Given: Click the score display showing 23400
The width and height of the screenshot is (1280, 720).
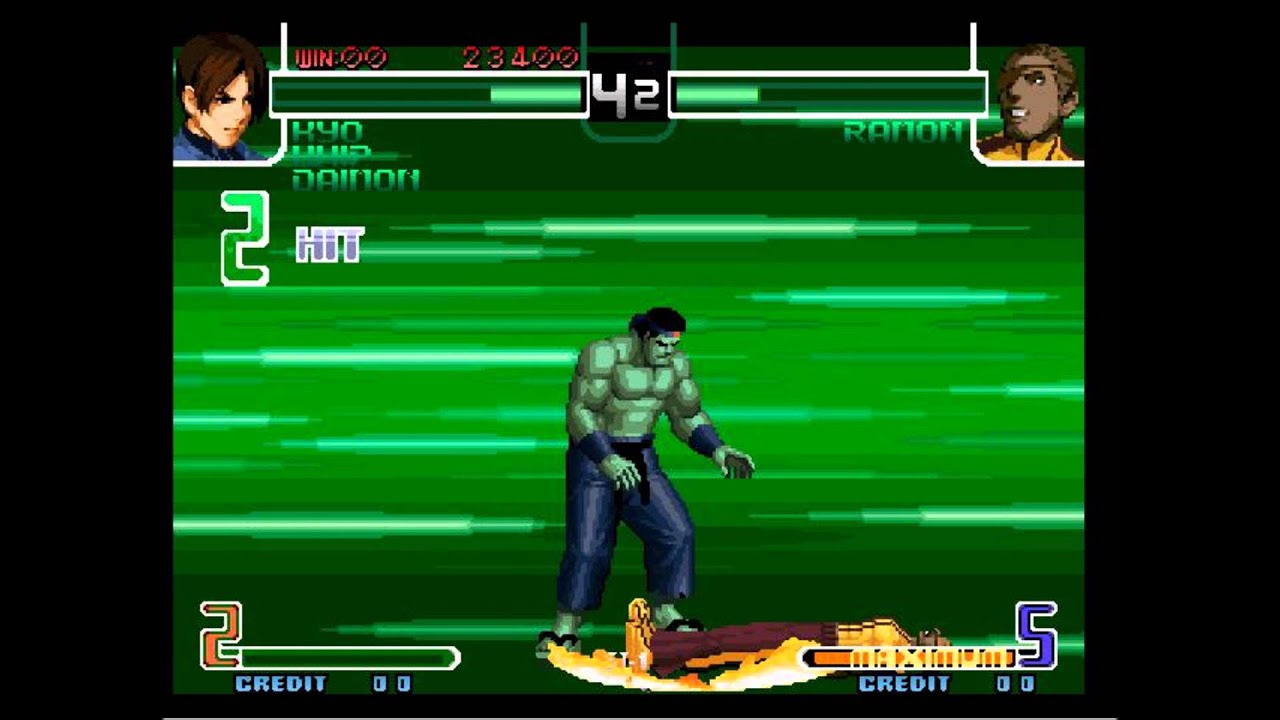Looking at the screenshot, I should coord(520,57).
